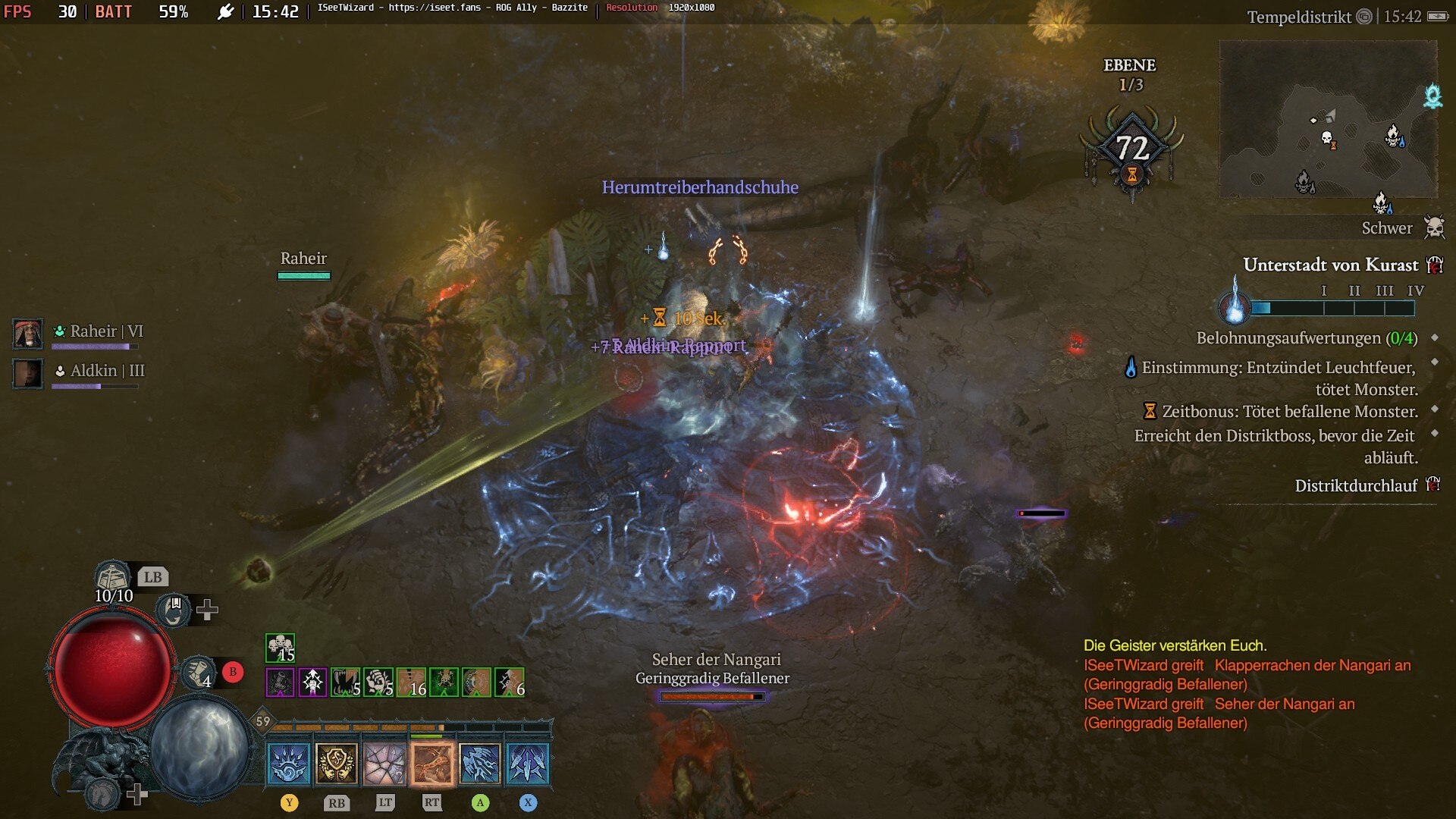This screenshot has height=819, width=1456.
Task: Cast the shattered glass skill
Action: (x=384, y=763)
